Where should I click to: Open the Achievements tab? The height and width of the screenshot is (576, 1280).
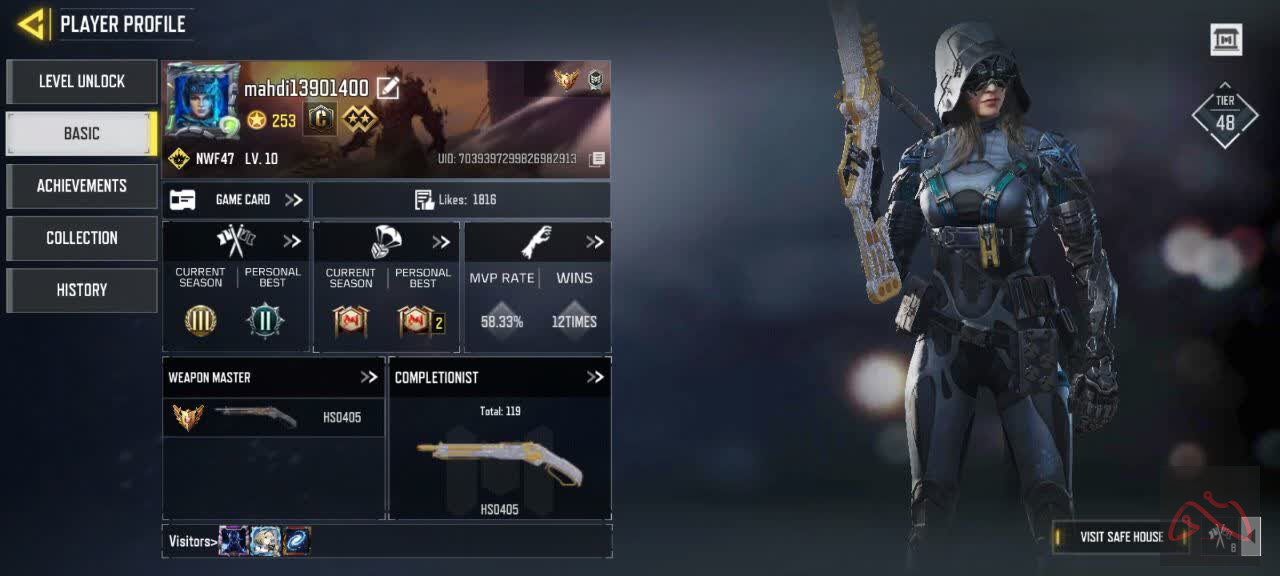click(82, 186)
